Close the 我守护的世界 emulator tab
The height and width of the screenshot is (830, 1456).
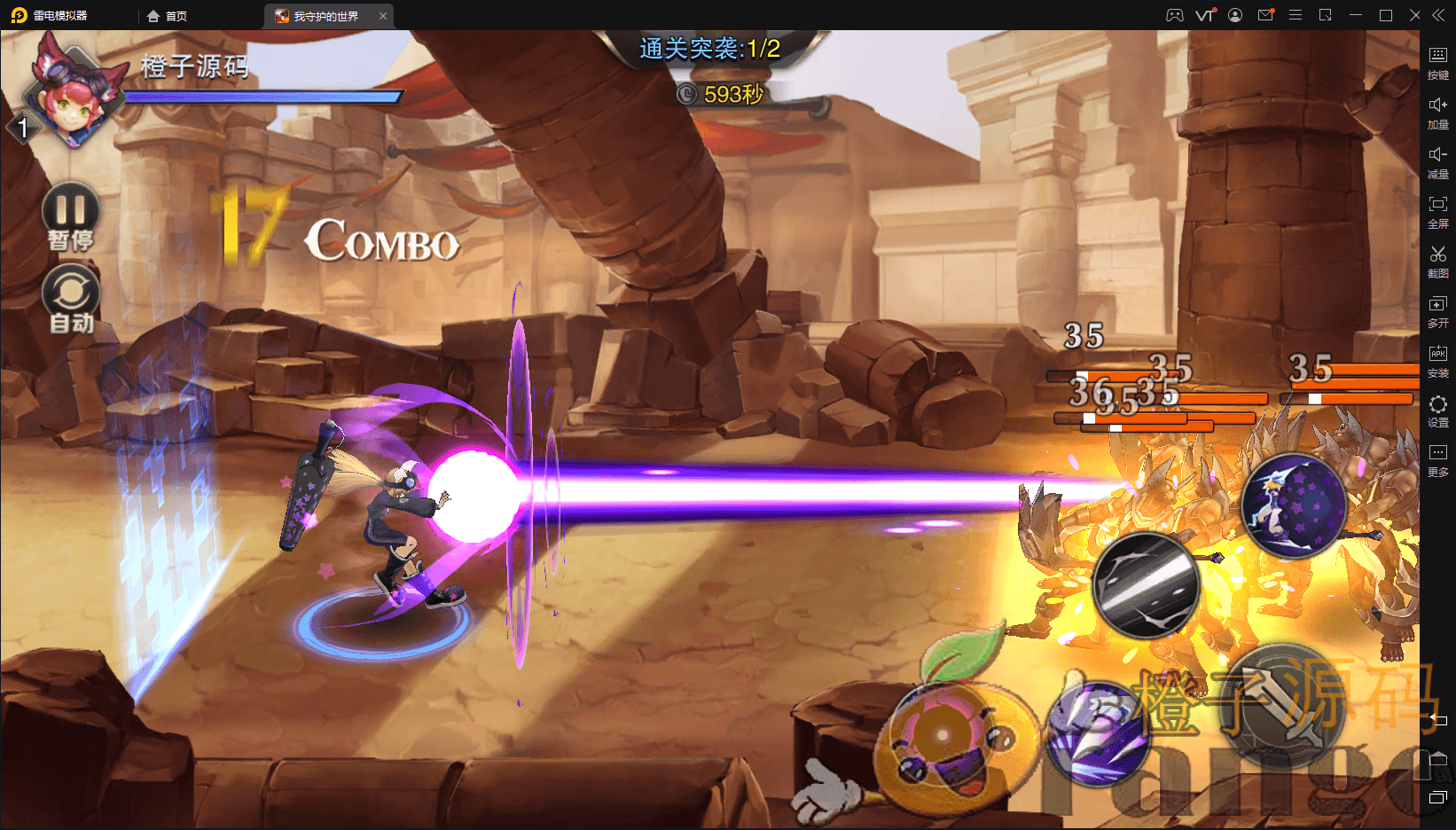click(x=383, y=16)
